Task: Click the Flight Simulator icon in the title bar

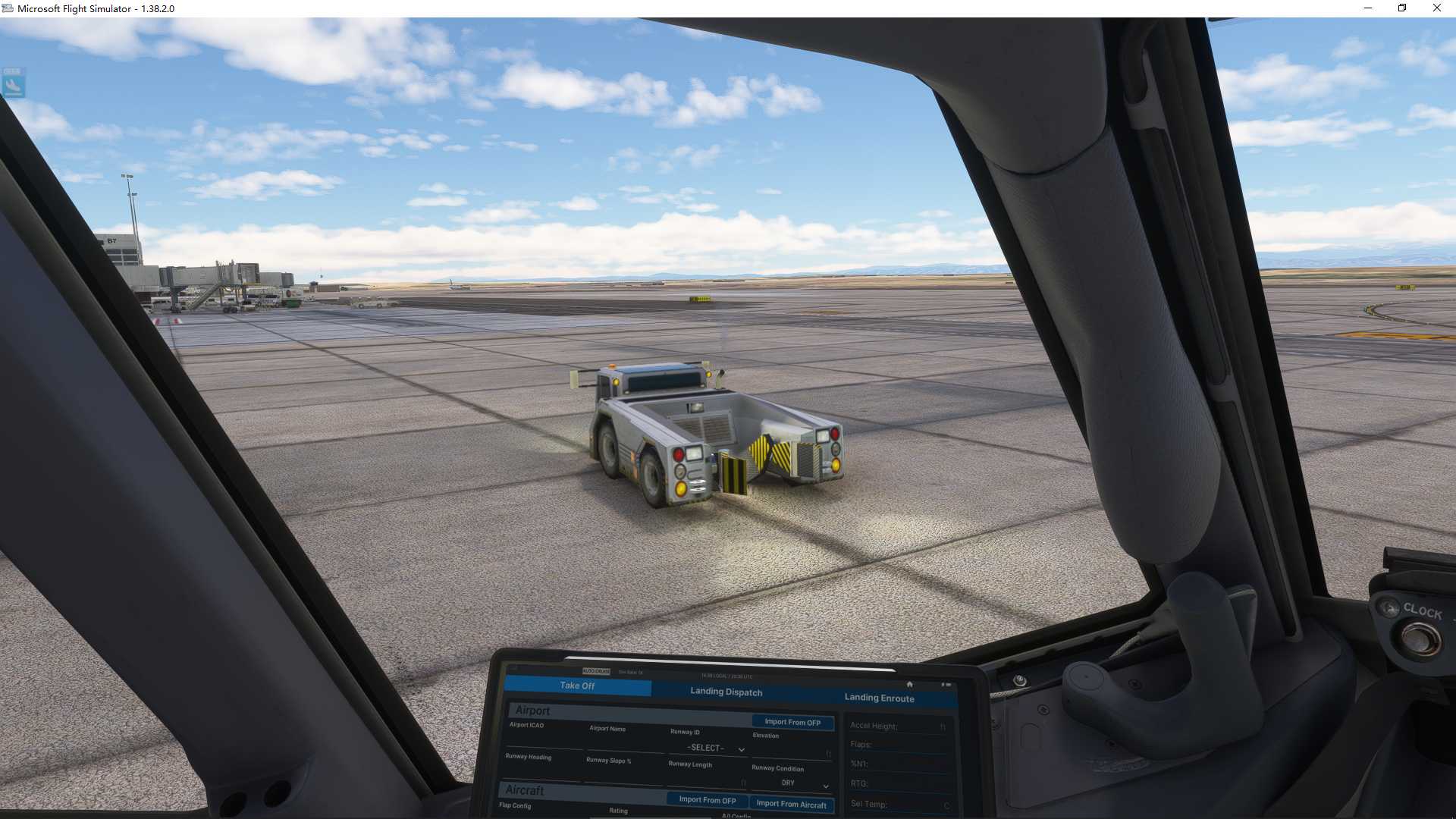Action: [8, 8]
